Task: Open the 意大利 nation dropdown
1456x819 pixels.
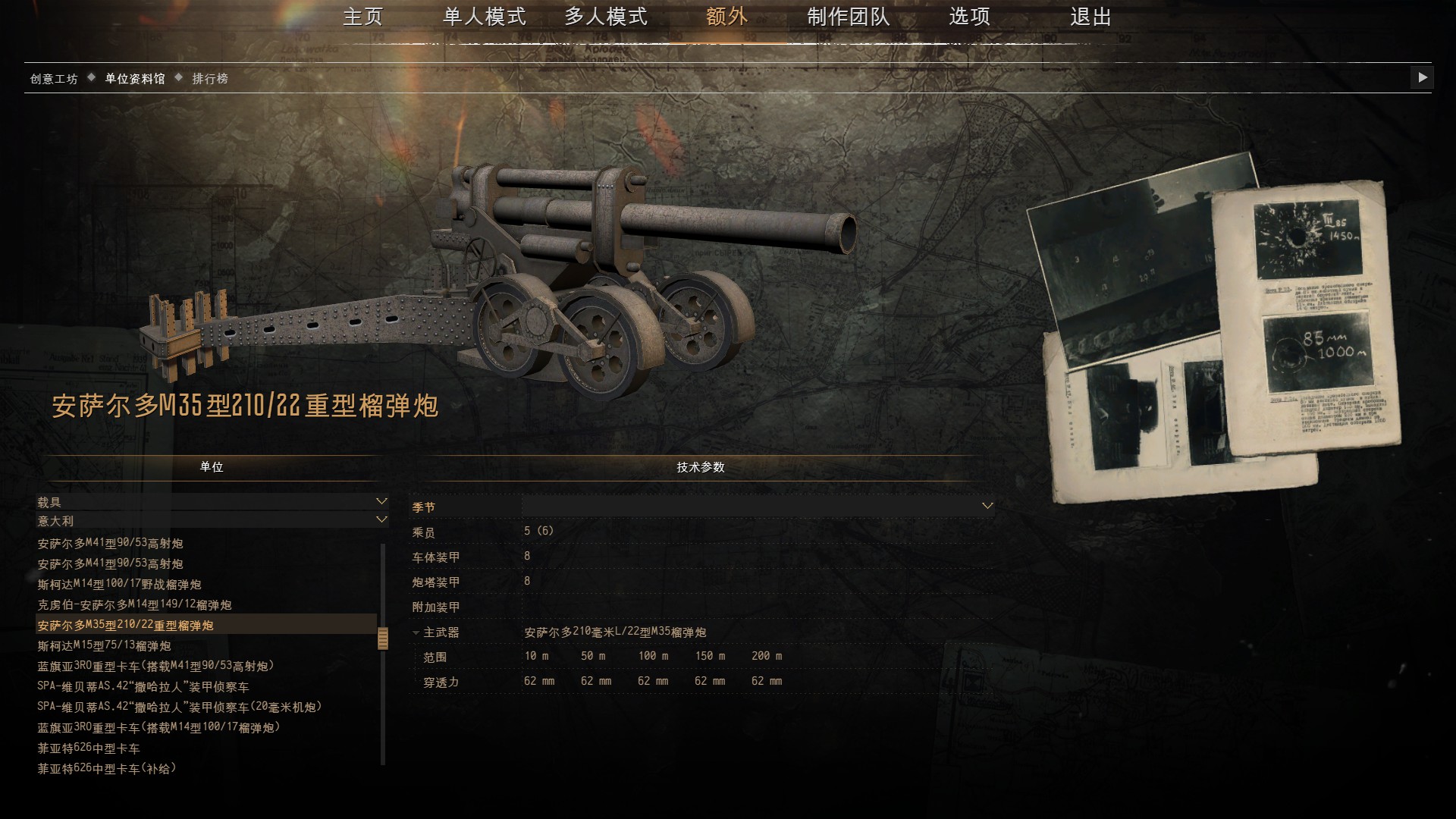Action: click(x=212, y=521)
